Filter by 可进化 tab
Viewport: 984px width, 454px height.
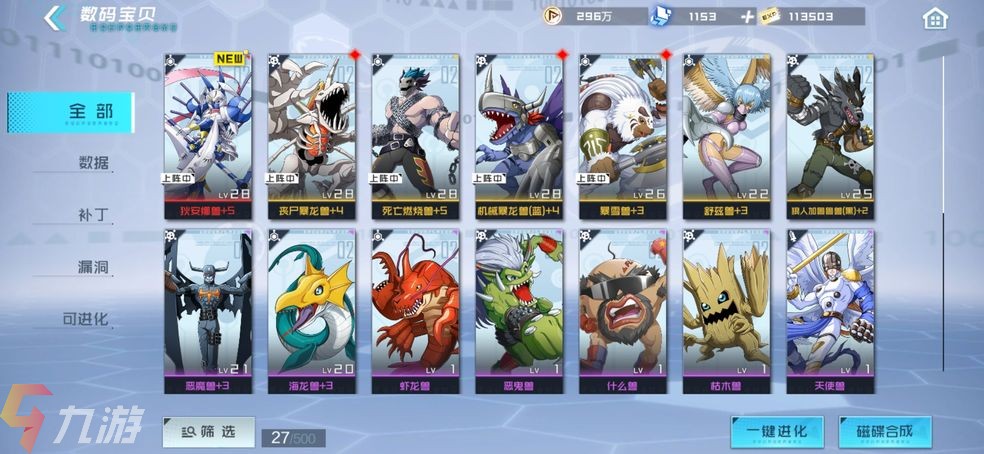[86, 320]
